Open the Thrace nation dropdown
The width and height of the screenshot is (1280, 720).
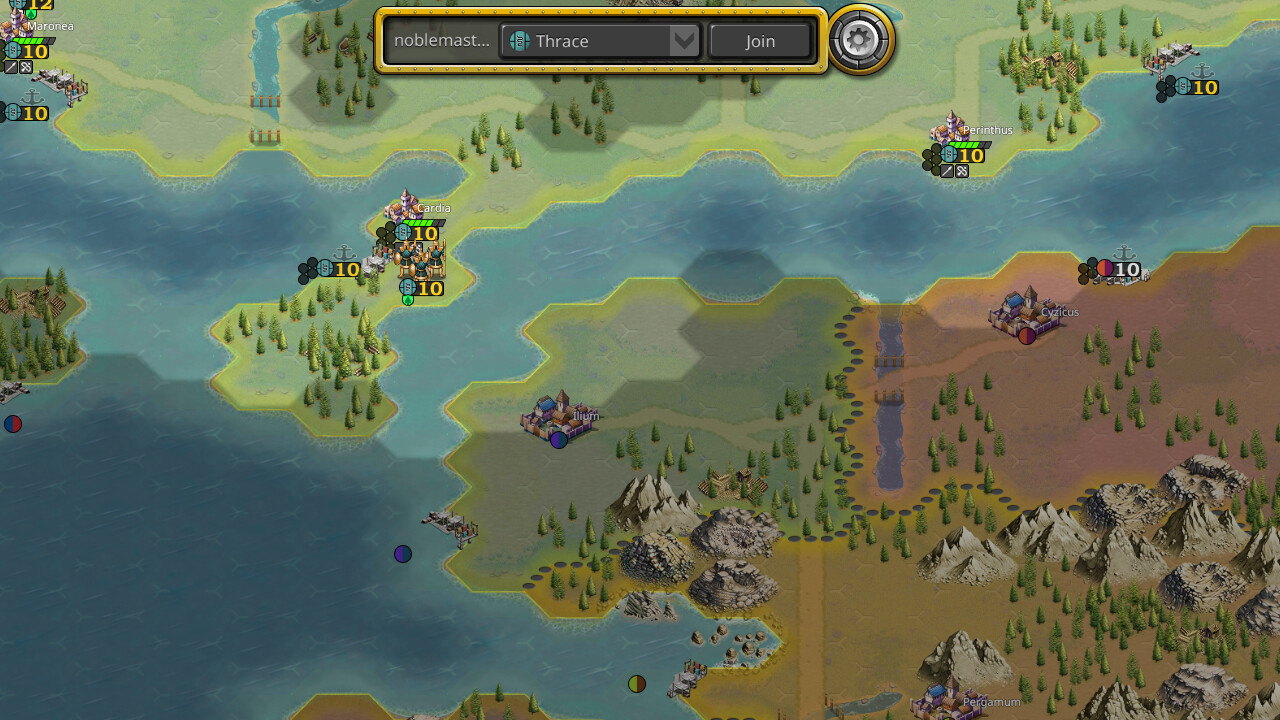(600, 41)
